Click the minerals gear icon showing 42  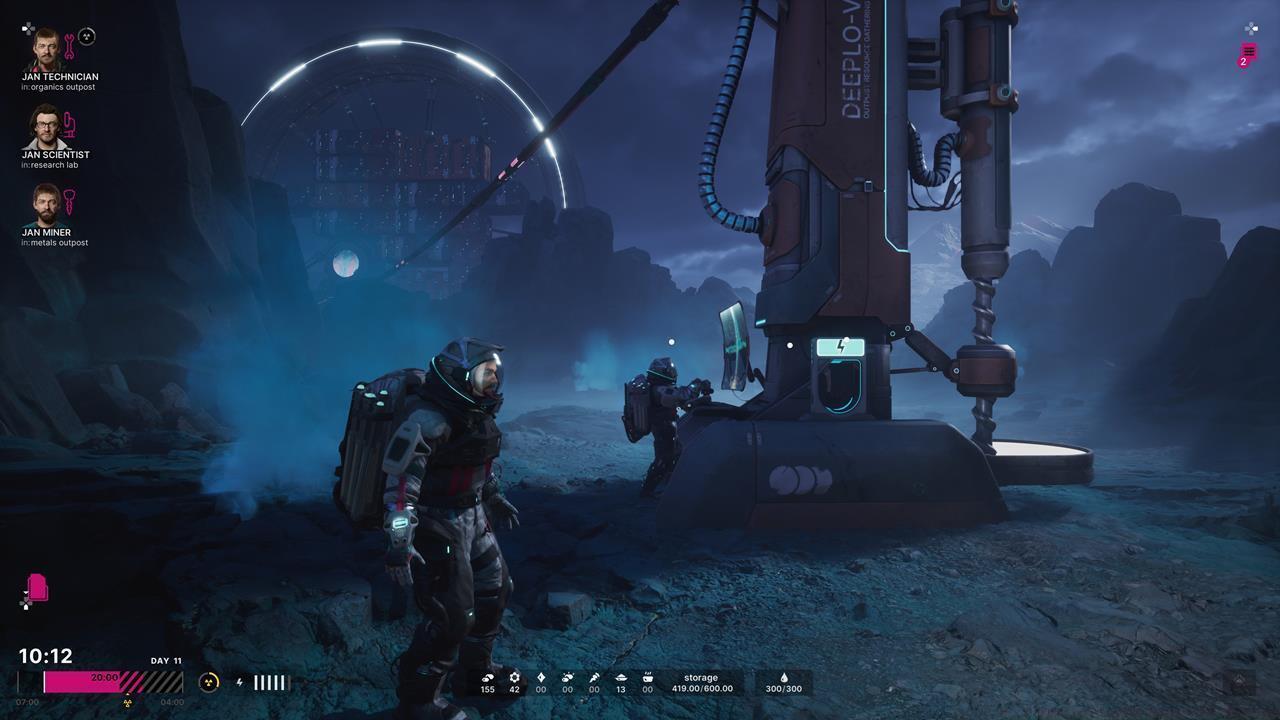513,678
